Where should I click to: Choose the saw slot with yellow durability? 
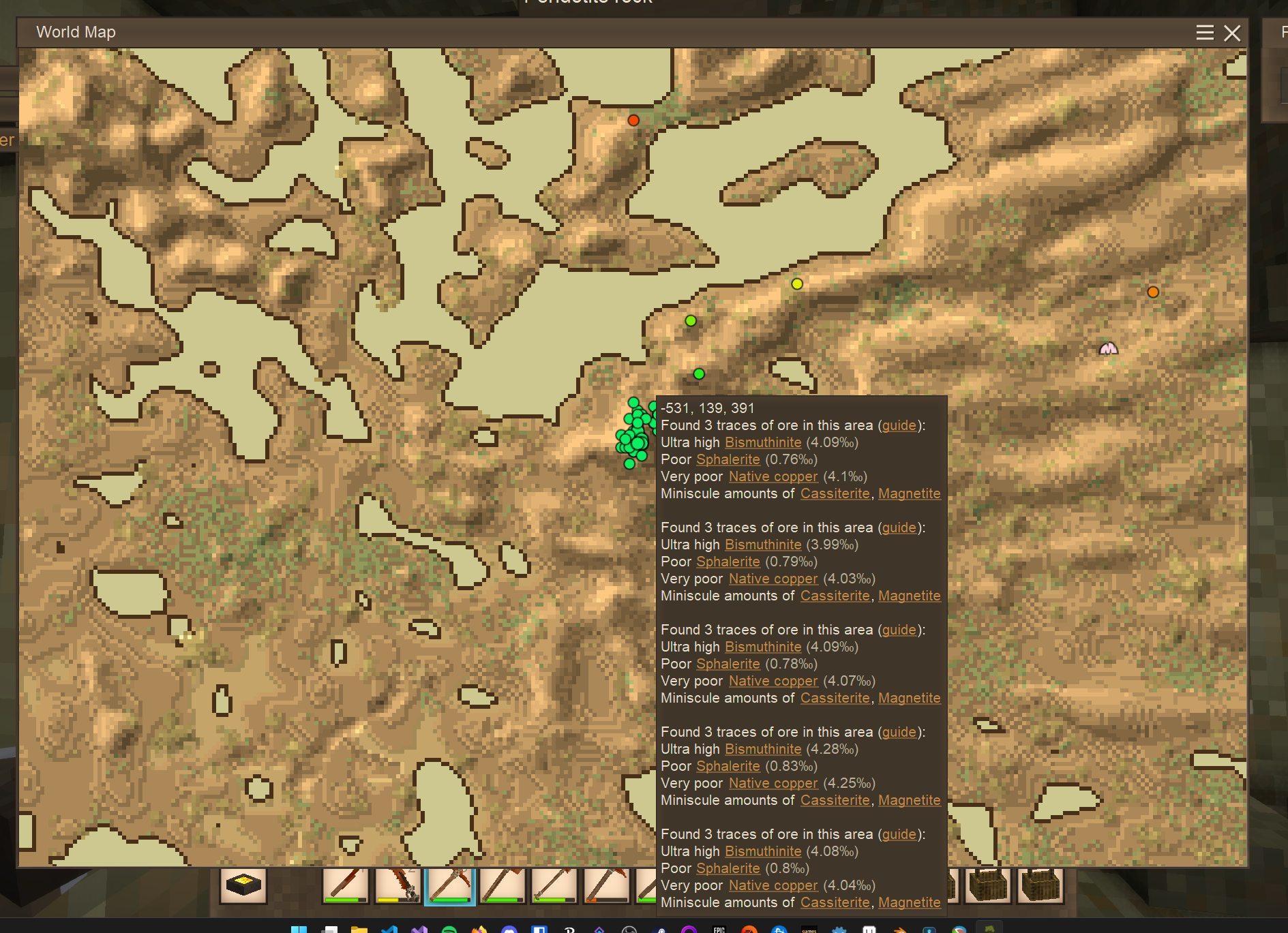click(x=398, y=886)
